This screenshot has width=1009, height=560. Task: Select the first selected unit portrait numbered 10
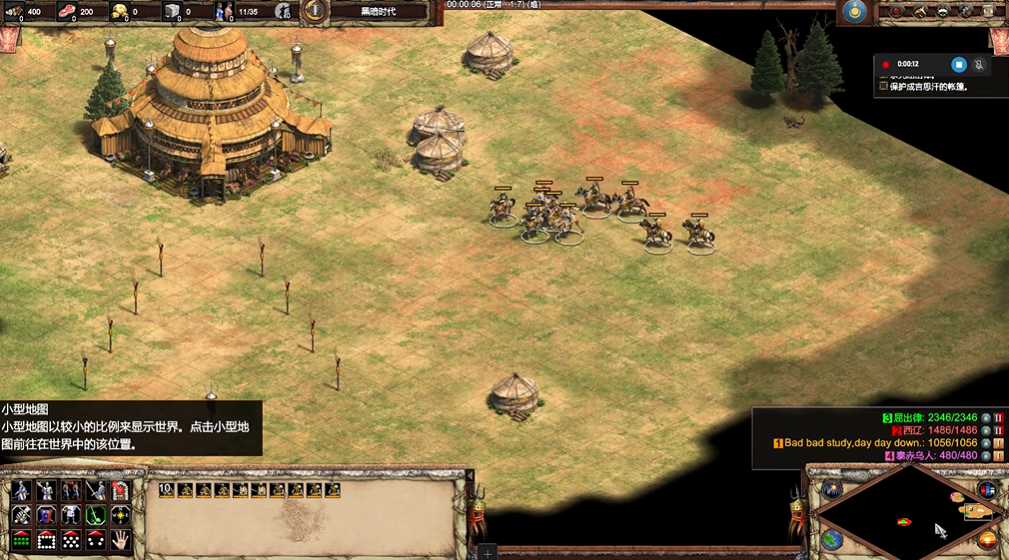(x=168, y=490)
